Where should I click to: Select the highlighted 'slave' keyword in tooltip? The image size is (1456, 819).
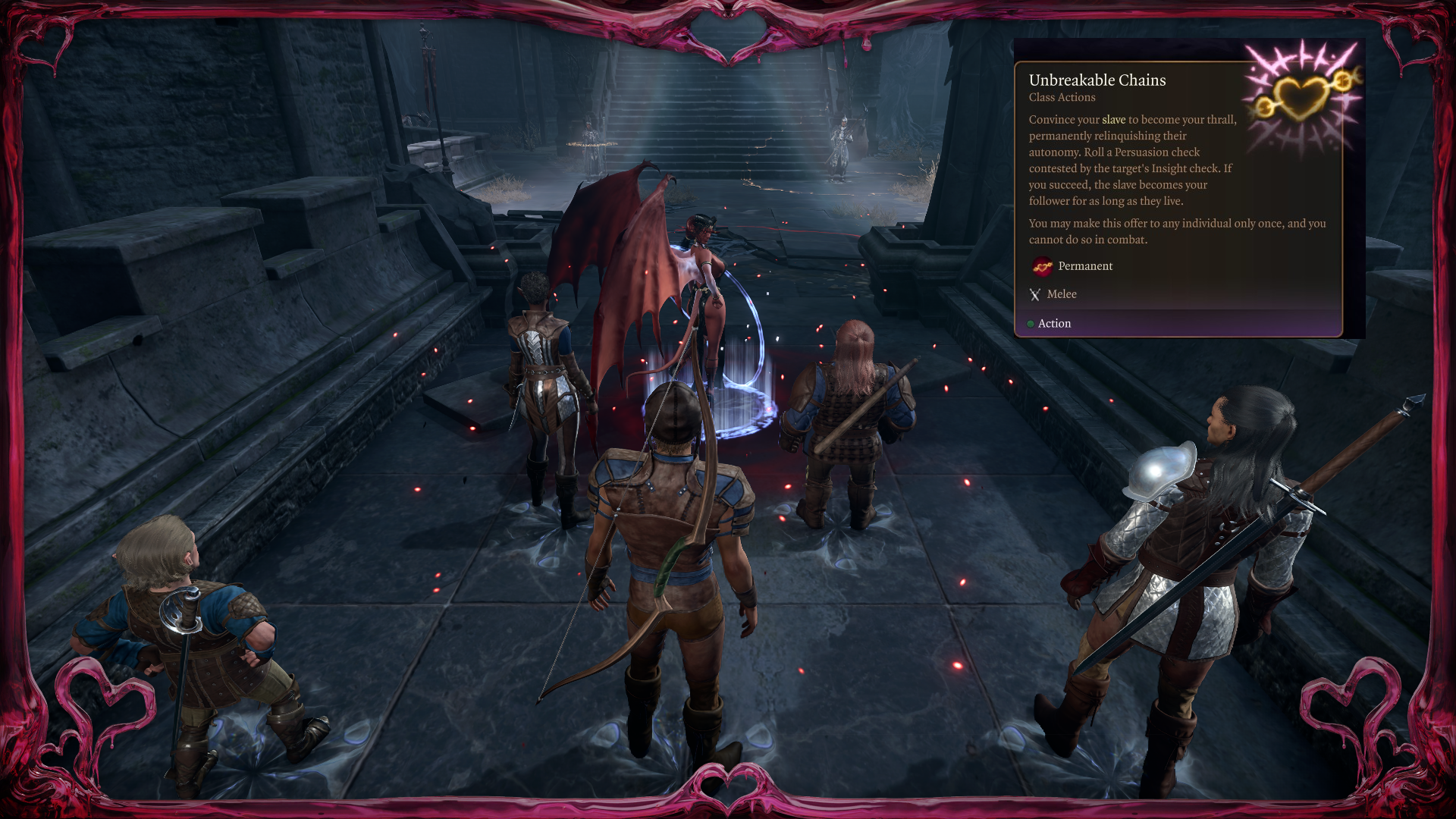coord(1113,120)
